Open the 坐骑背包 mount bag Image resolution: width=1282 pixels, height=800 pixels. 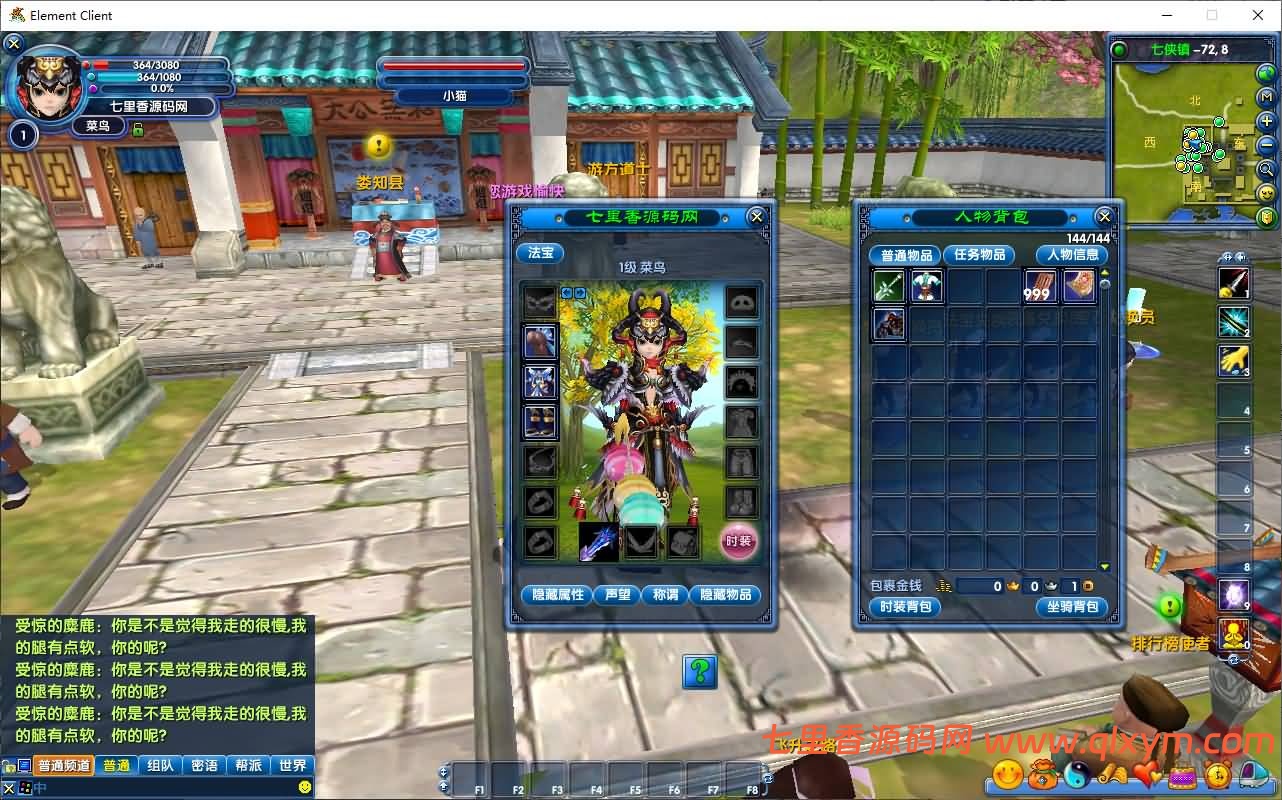[1072, 607]
